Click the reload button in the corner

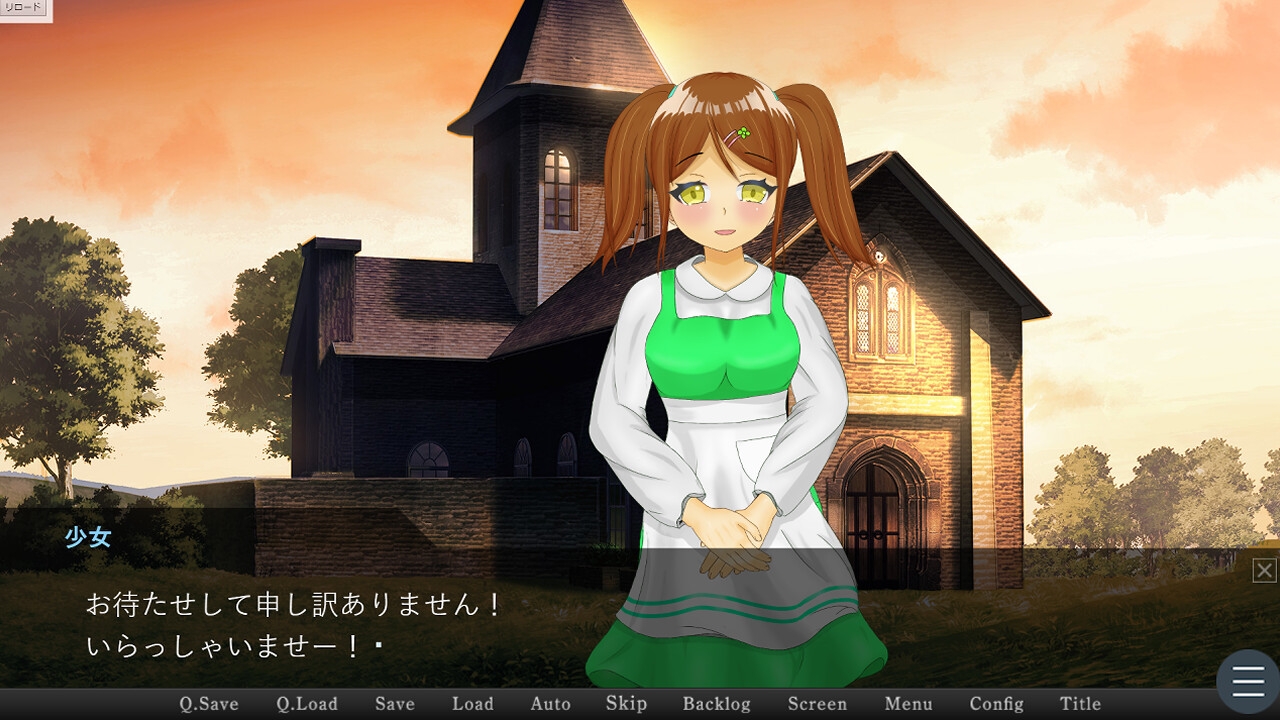click(23, 8)
